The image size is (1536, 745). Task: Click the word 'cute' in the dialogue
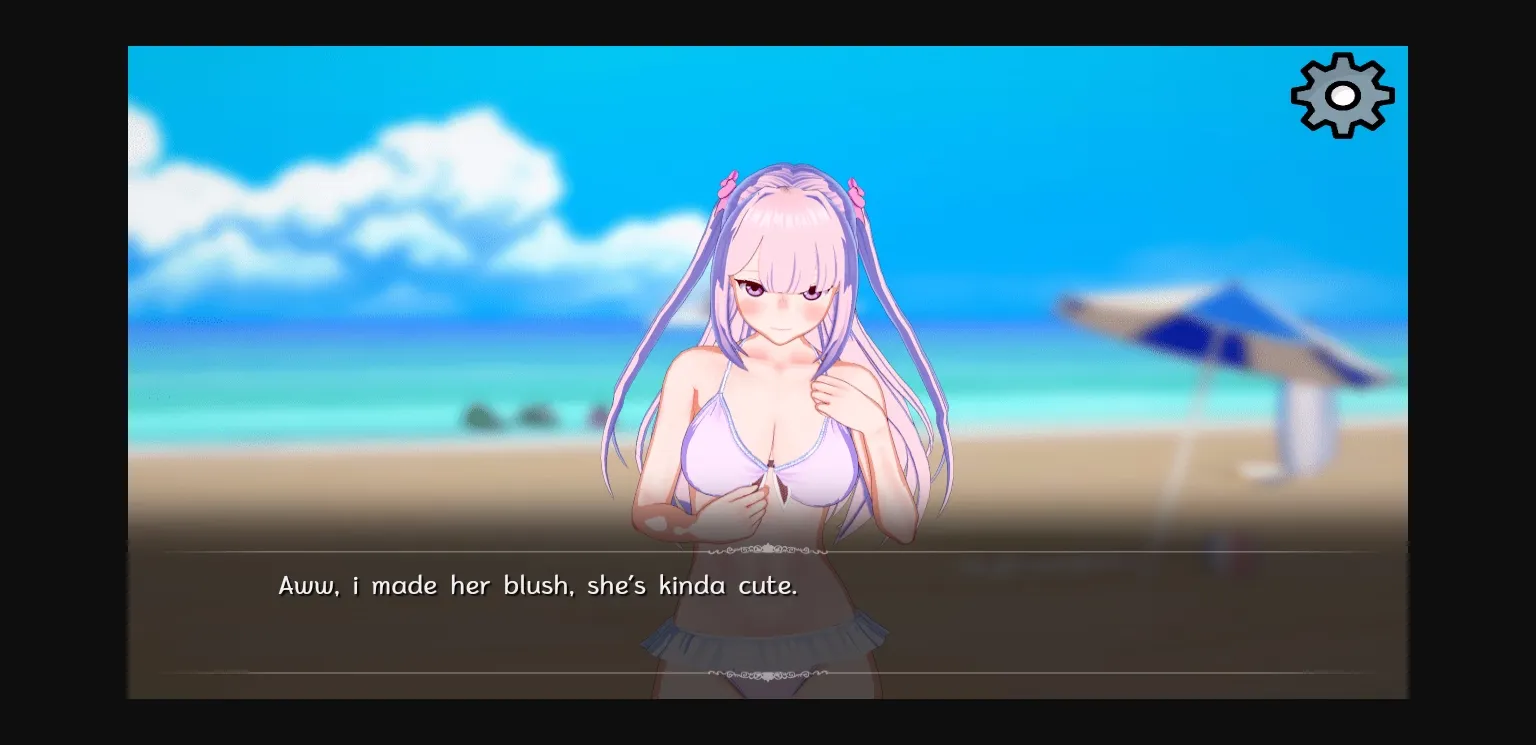765,587
